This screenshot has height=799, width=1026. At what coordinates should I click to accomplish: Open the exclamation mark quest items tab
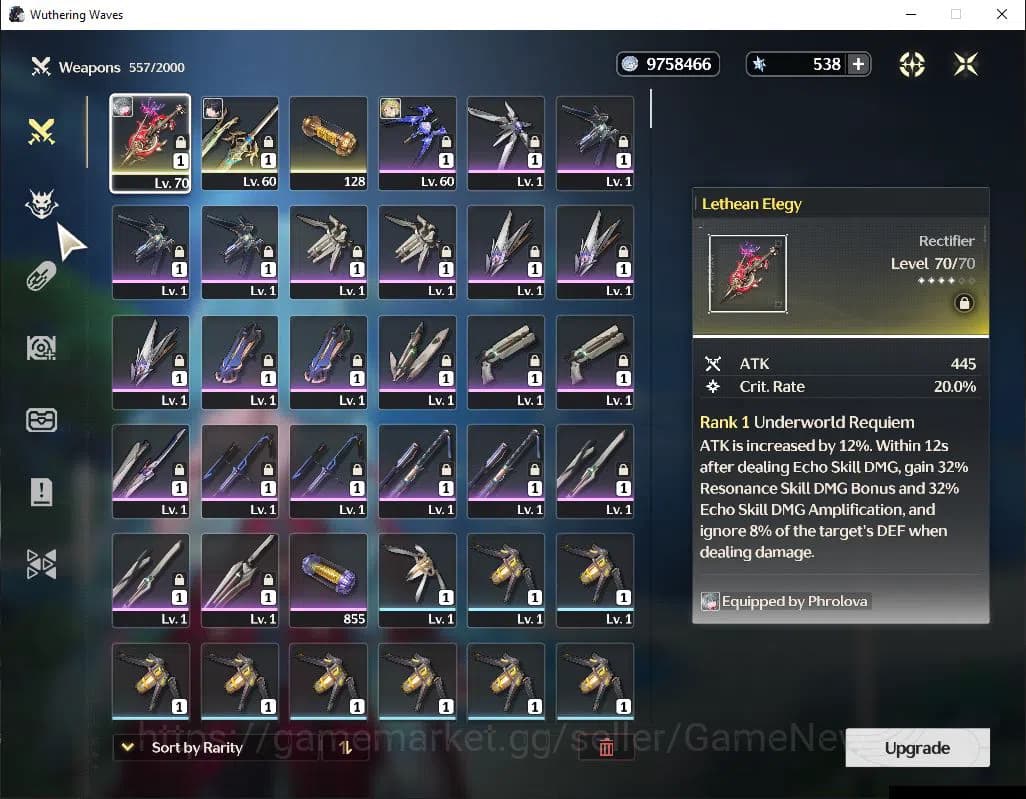pyautogui.click(x=41, y=491)
